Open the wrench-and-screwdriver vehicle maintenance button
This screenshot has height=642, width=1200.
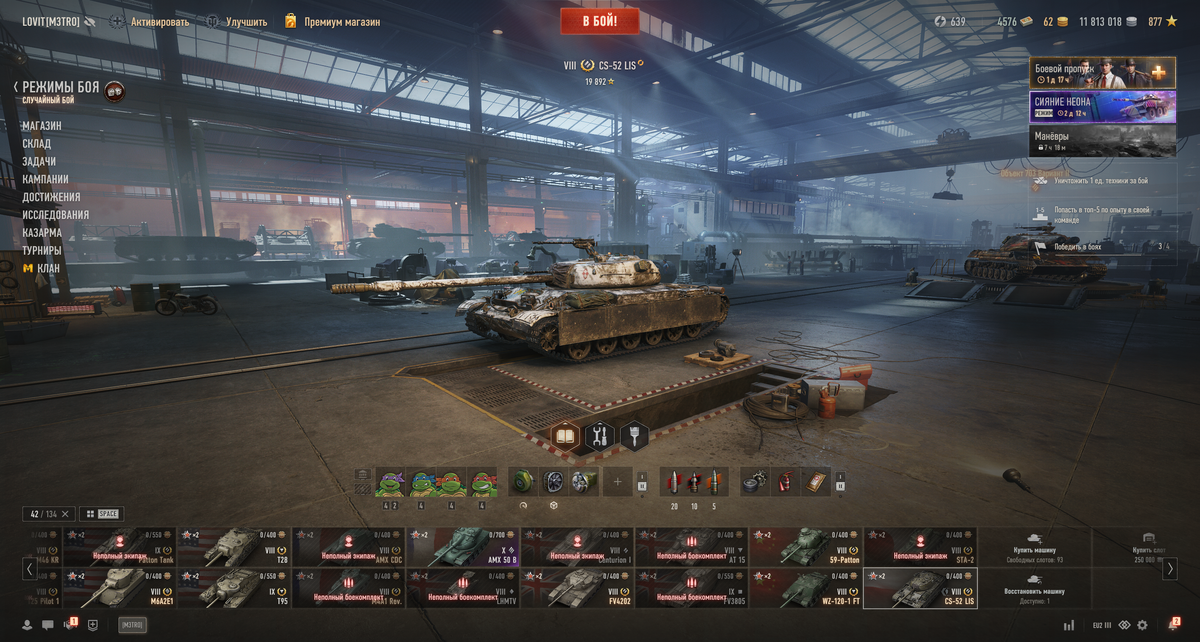click(x=600, y=436)
